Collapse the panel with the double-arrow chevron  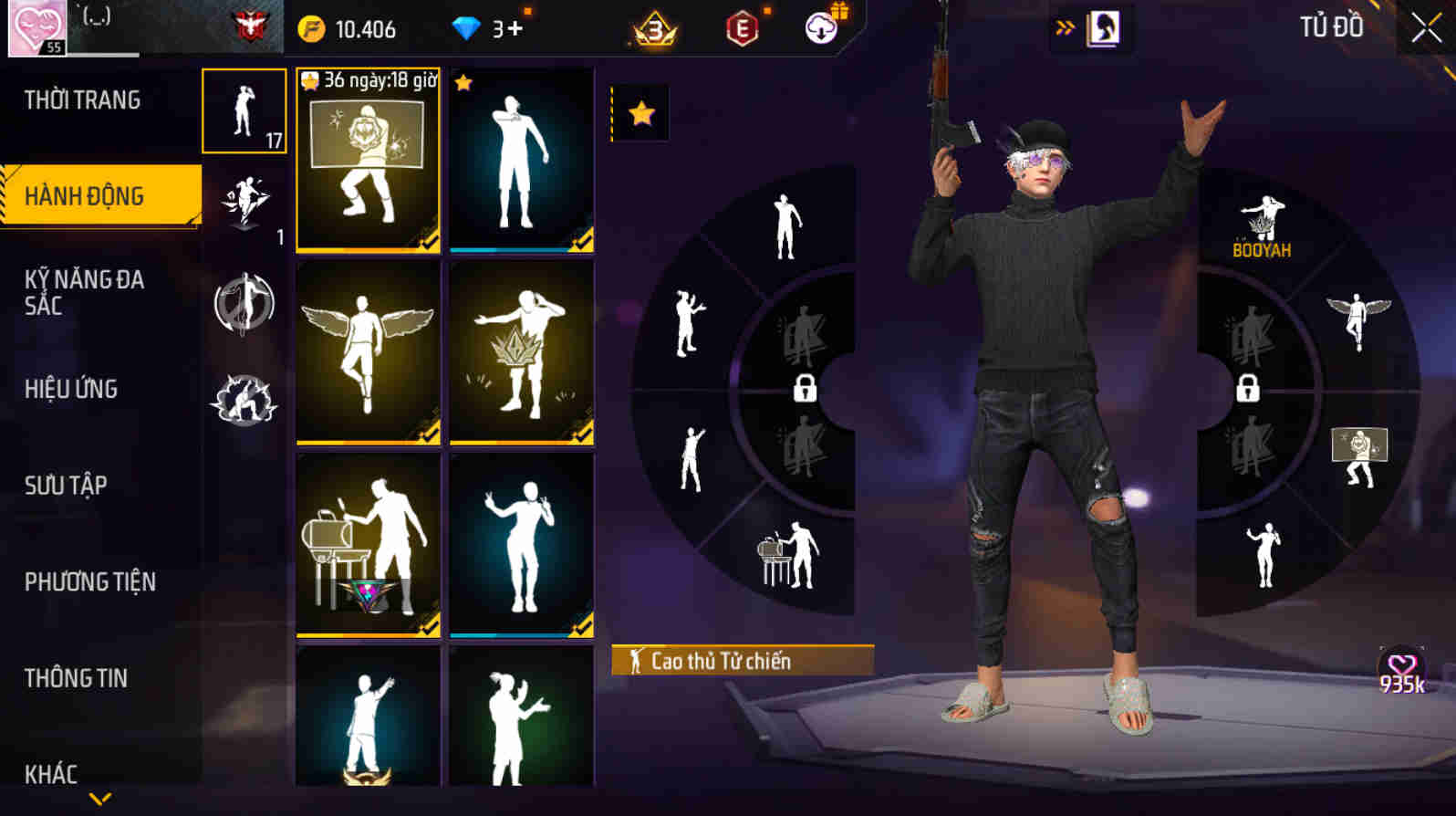(1061, 26)
